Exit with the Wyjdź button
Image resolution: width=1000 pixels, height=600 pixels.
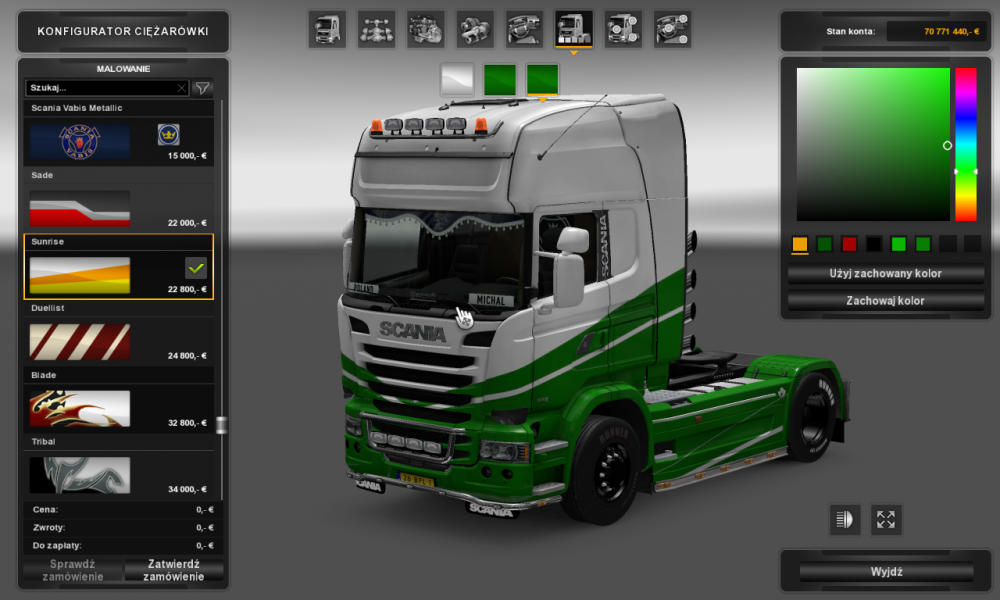(886, 572)
